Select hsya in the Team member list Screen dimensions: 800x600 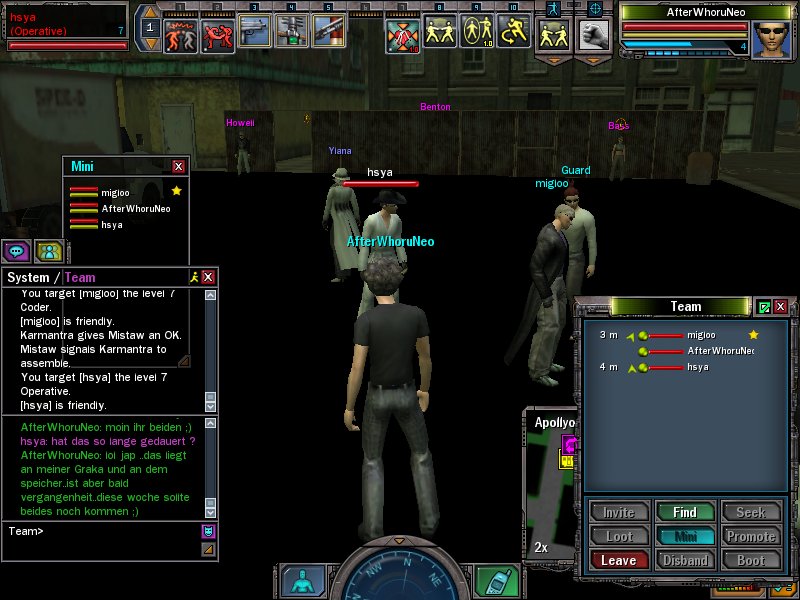[x=697, y=367]
